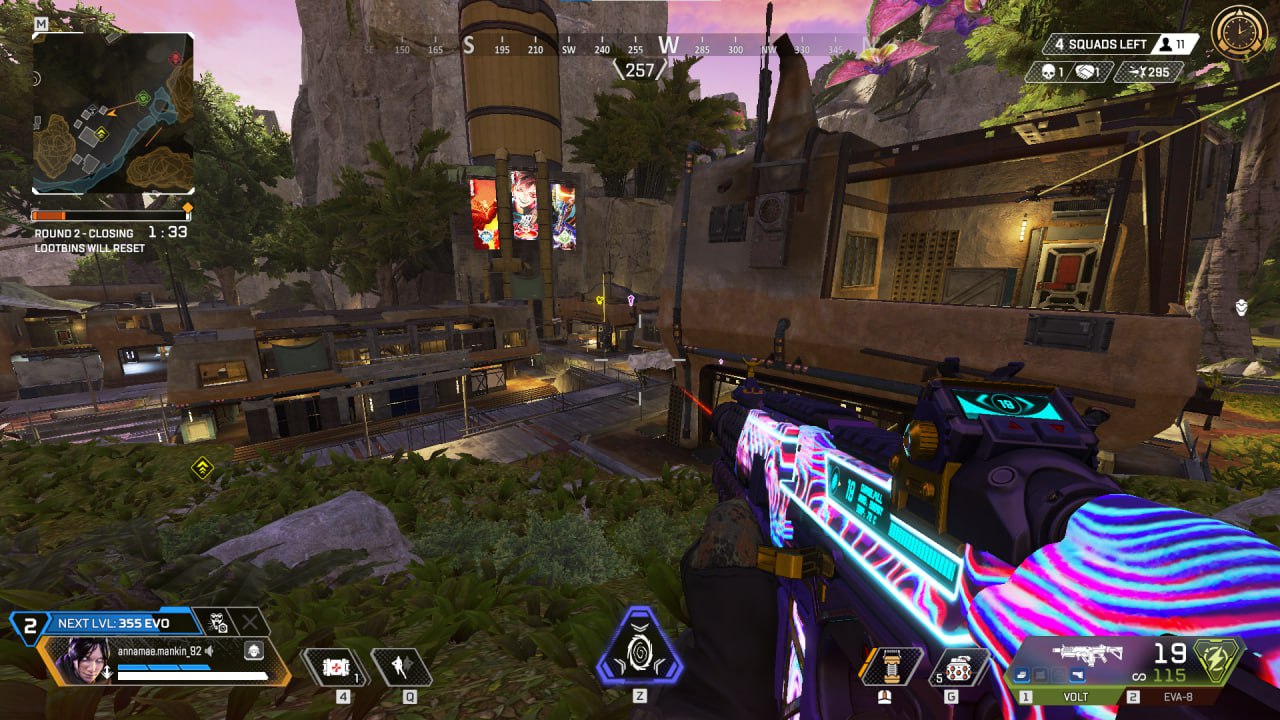Click the helmet icon on player banner
Image resolution: width=1280 pixels, height=720 pixels.
[x=253, y=651]
